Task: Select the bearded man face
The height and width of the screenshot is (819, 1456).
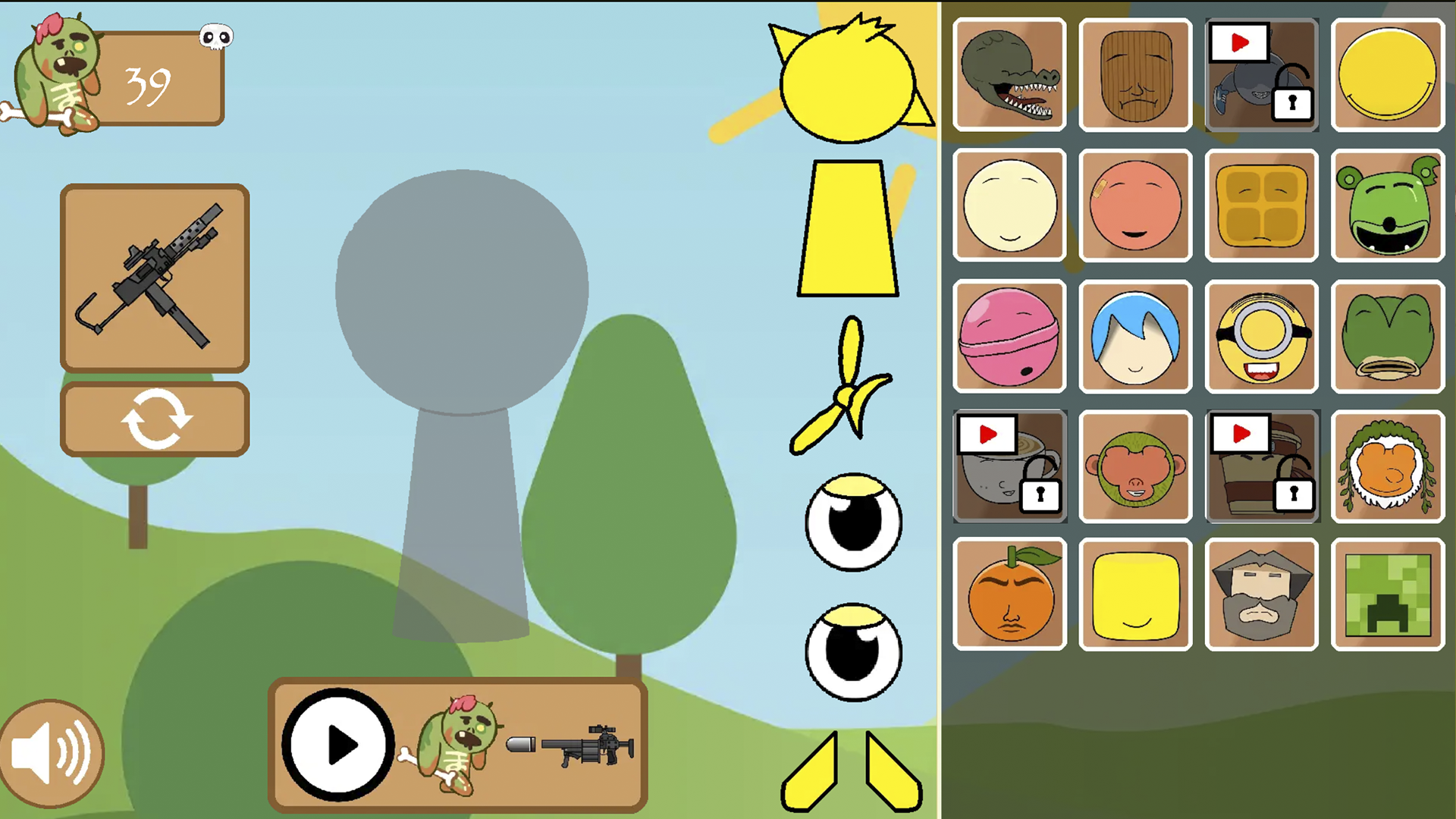Action: point(1261,595)
